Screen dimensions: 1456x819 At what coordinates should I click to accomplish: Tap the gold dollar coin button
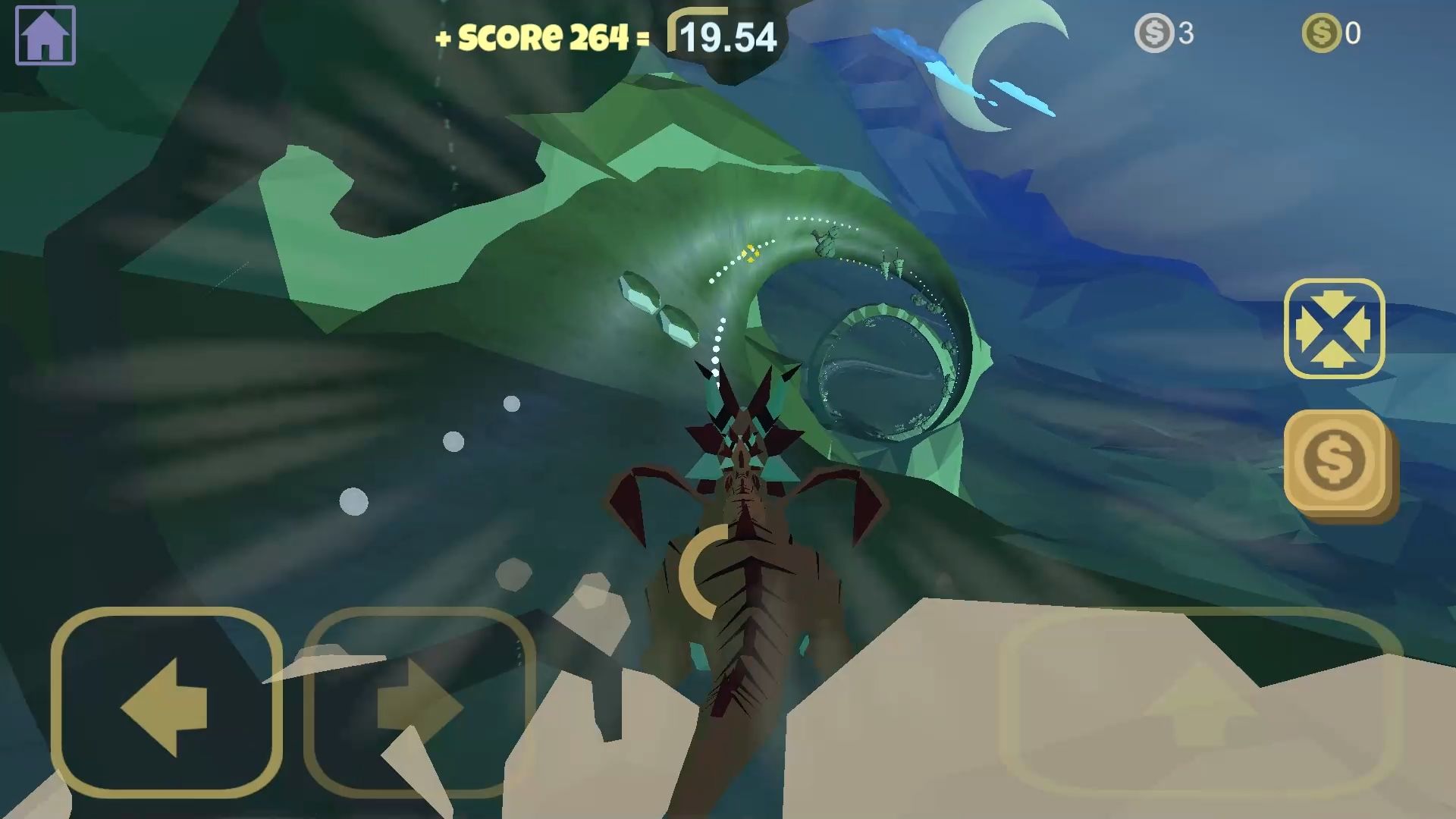(x=1335, y=462)
